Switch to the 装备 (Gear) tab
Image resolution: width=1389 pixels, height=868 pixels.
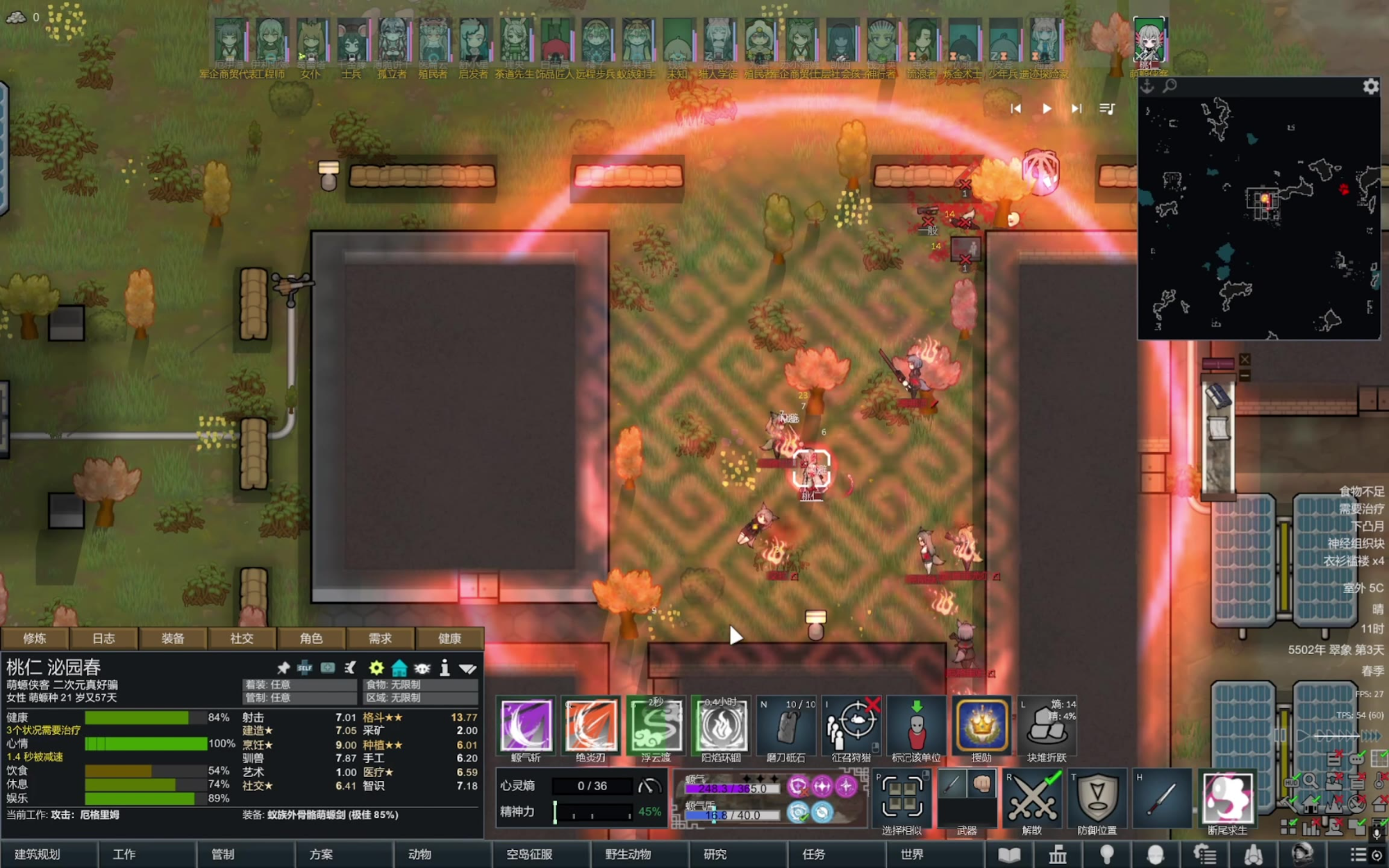point(173,638)
